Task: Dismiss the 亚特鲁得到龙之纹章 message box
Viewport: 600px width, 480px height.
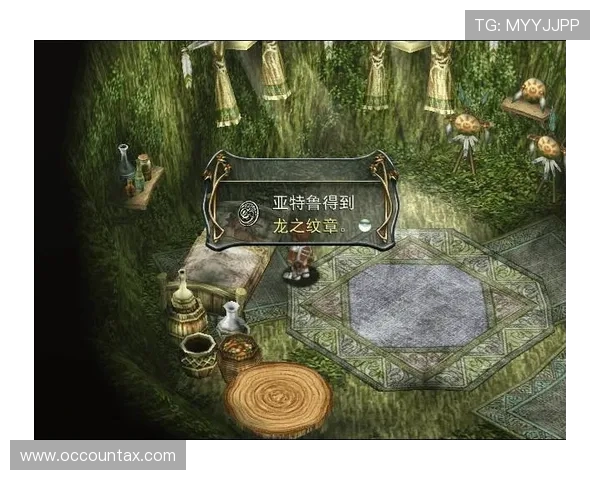Action: pyautogui.click(x=301, y=200)
